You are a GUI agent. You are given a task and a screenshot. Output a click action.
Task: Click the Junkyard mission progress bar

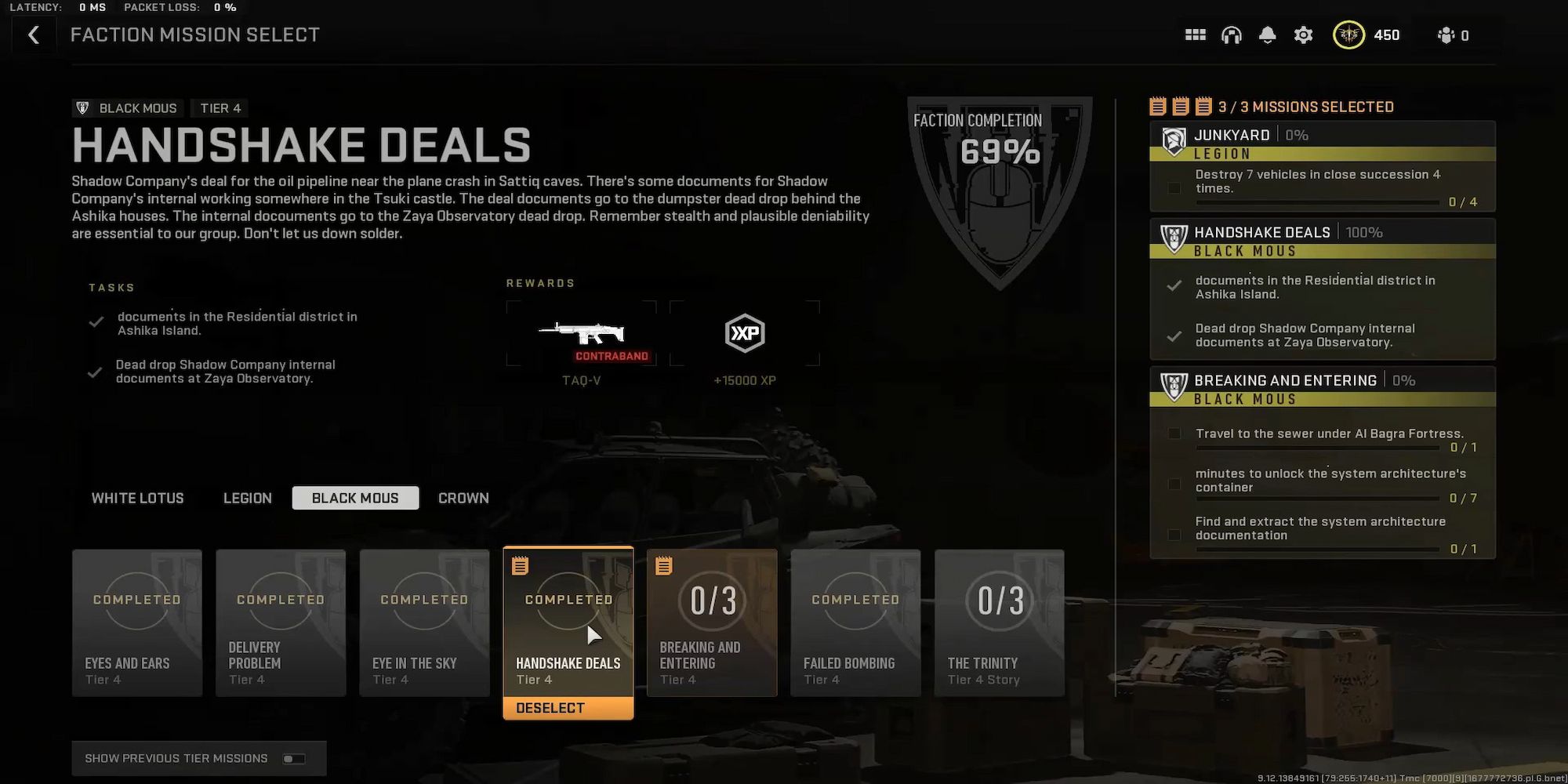pyautogui.click(x=1317, y=201)
